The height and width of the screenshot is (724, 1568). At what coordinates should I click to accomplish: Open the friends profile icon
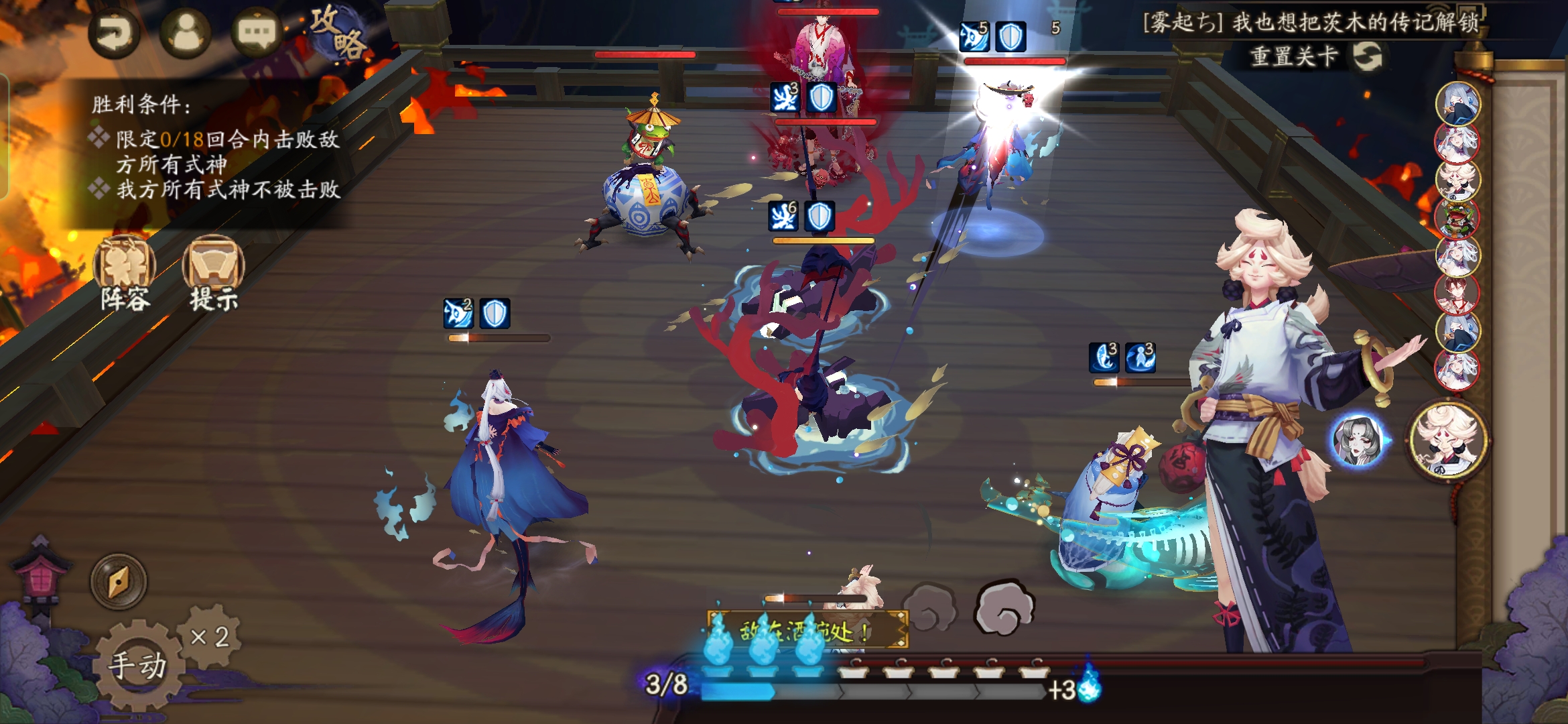click(186, 32)
